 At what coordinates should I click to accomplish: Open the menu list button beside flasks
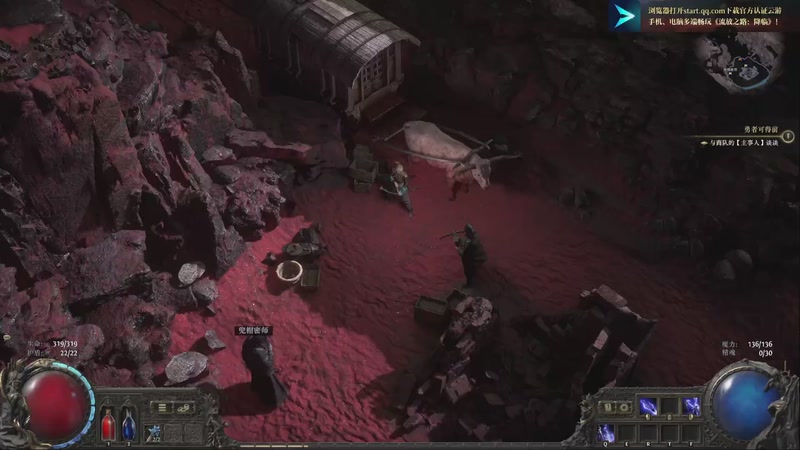(162, 408)
